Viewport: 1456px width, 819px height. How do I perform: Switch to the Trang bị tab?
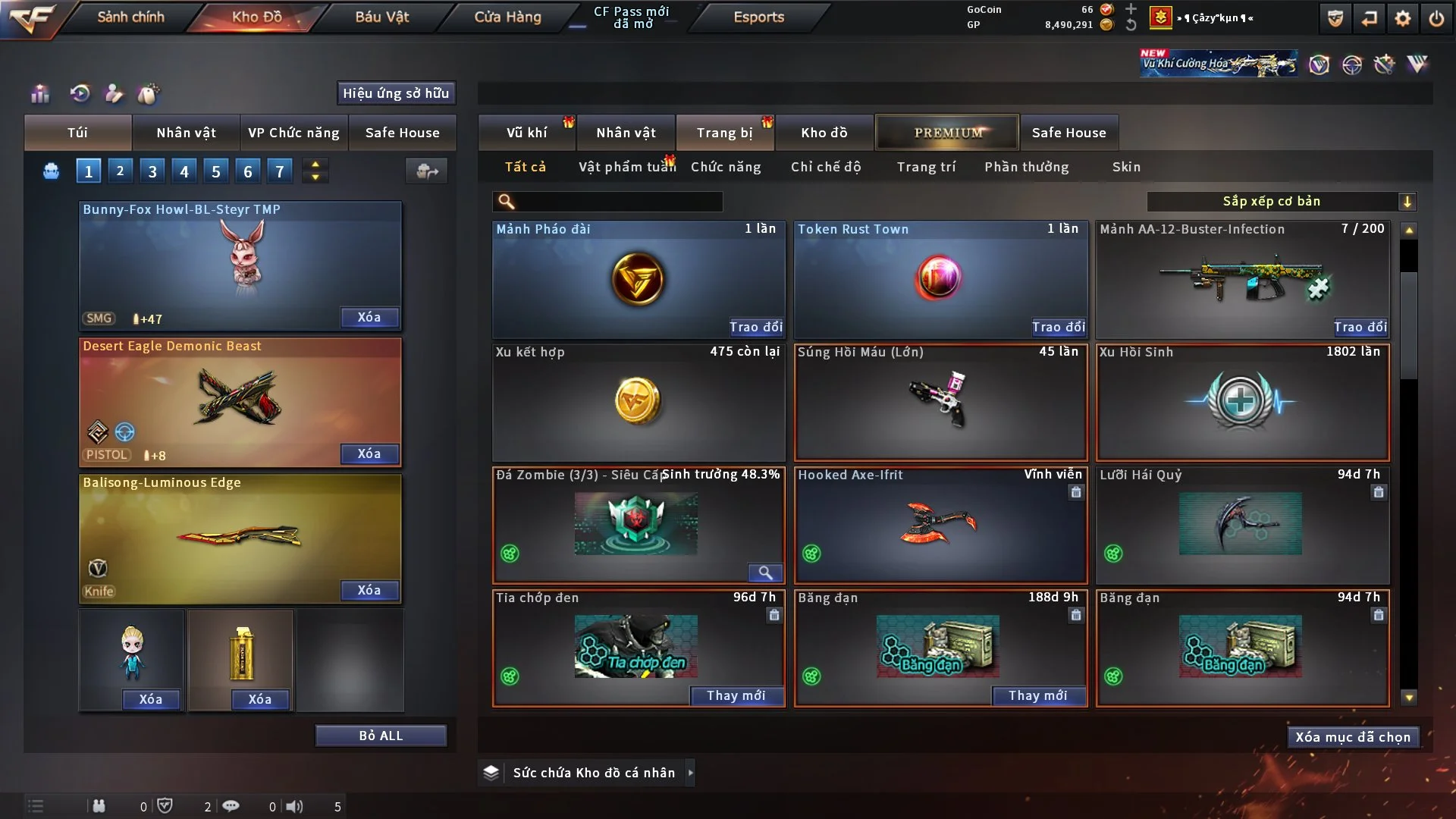[724, 133]
